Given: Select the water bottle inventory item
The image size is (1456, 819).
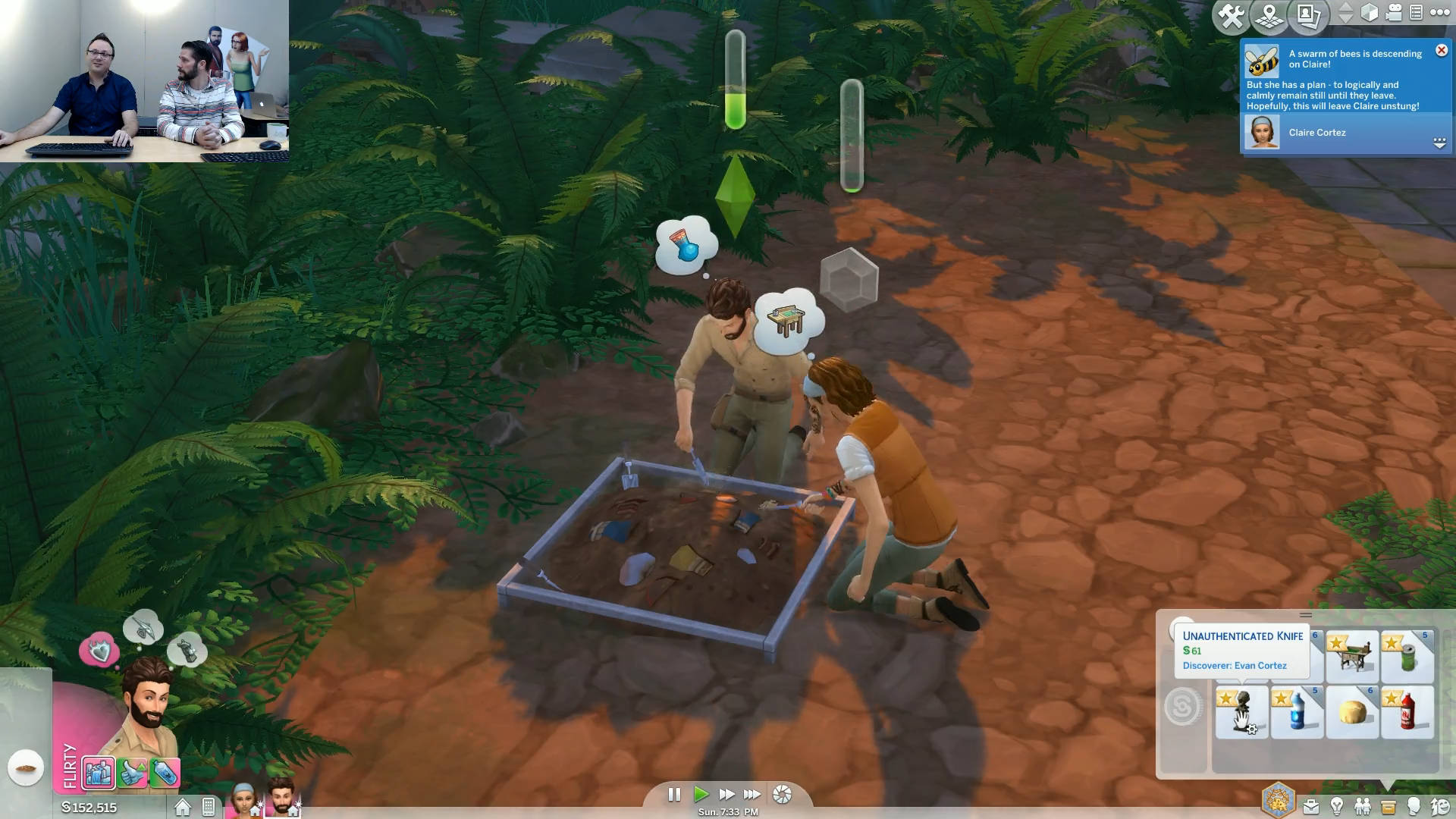Looking at the screenshot, I should click(1297, 712).
